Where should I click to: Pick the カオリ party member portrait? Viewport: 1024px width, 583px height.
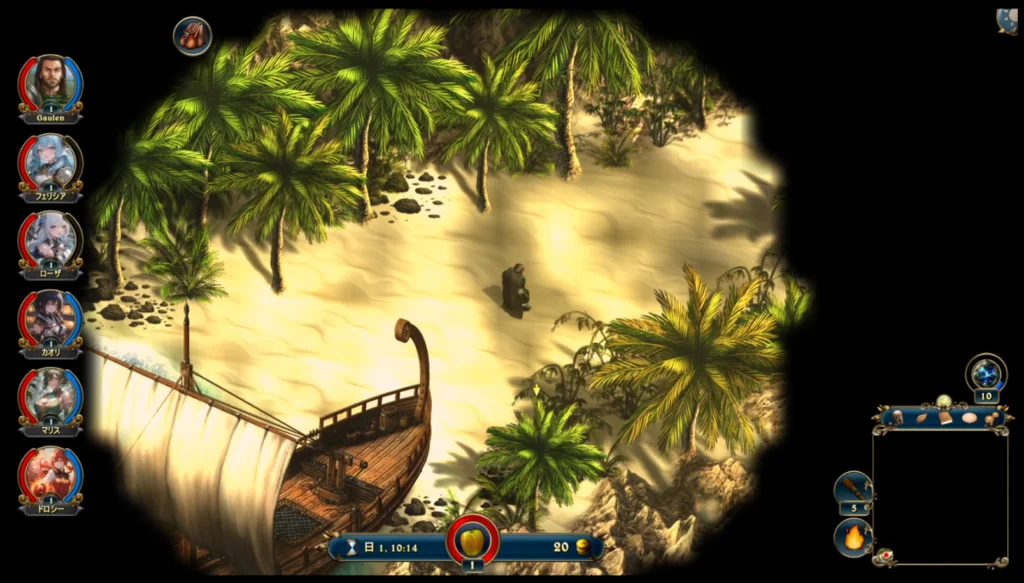[50, 317]
